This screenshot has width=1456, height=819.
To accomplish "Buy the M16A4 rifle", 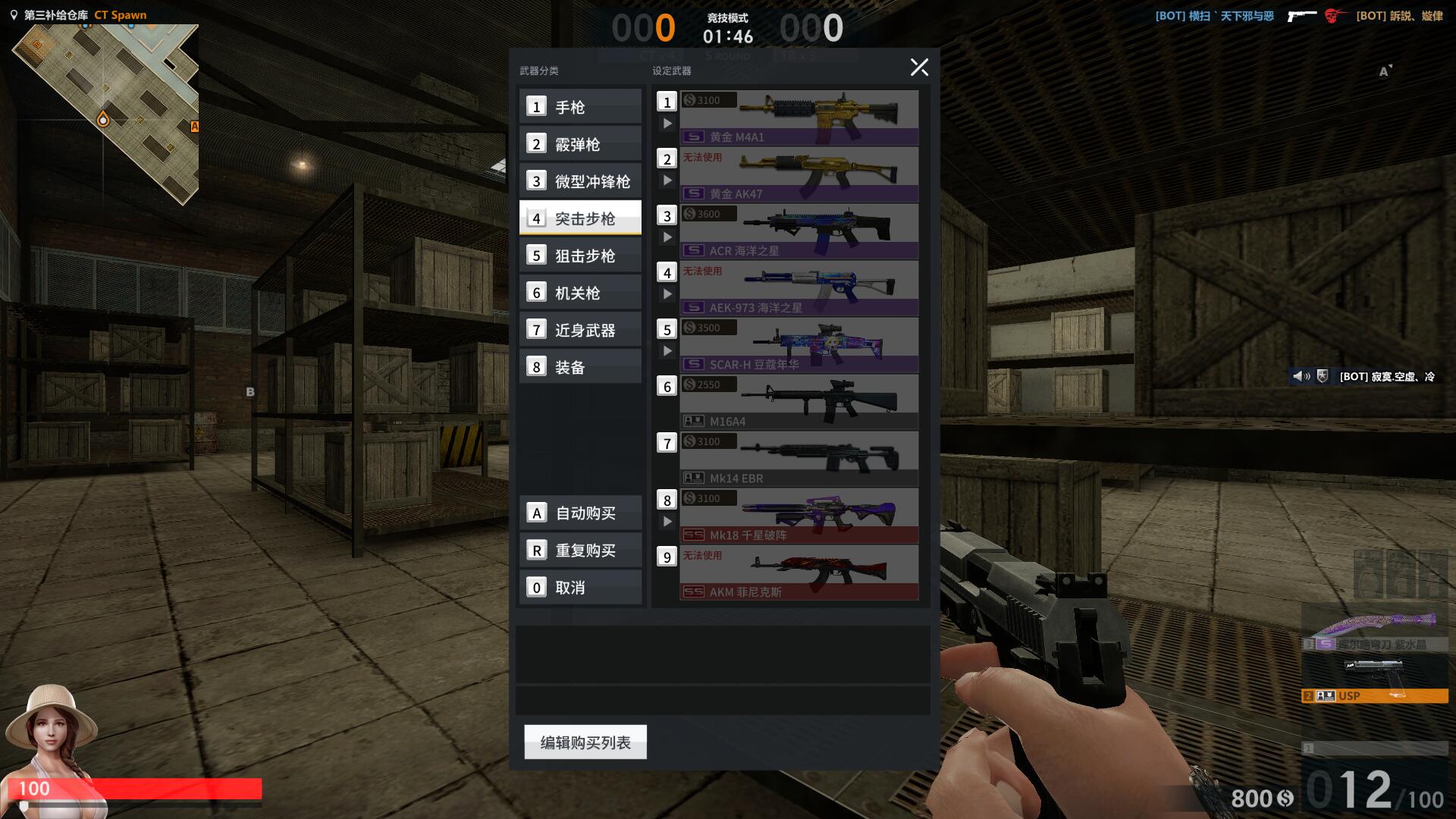I will point(799,402).
